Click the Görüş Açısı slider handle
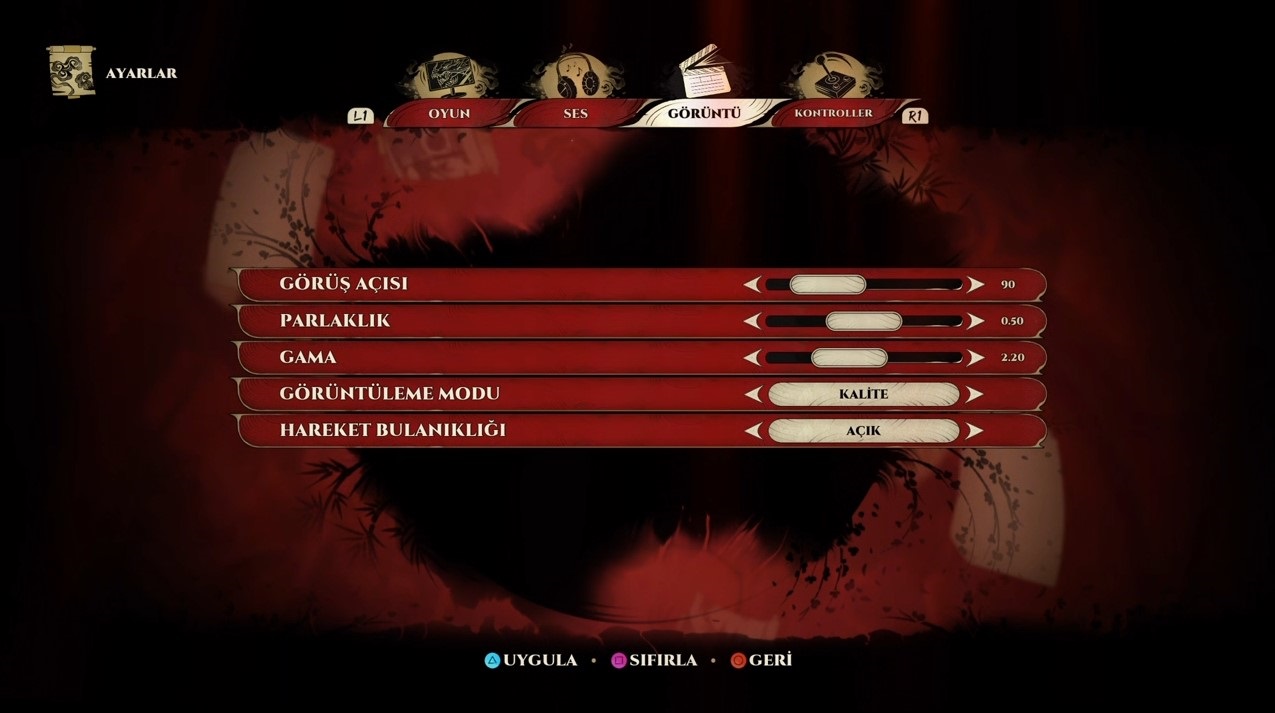1275x713 pixels. point(827,285)
